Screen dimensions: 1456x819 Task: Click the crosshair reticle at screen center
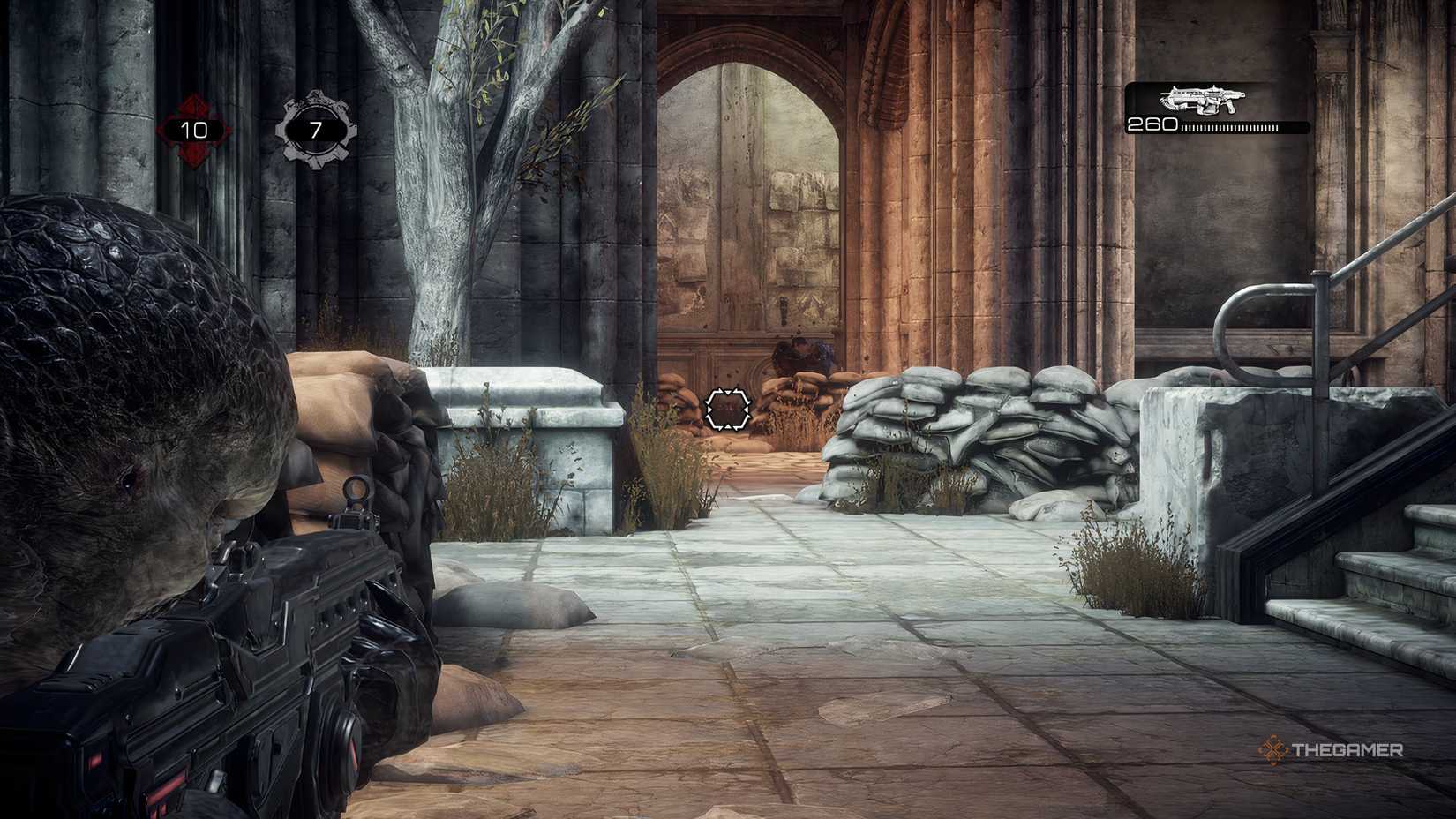pos(729,409)
